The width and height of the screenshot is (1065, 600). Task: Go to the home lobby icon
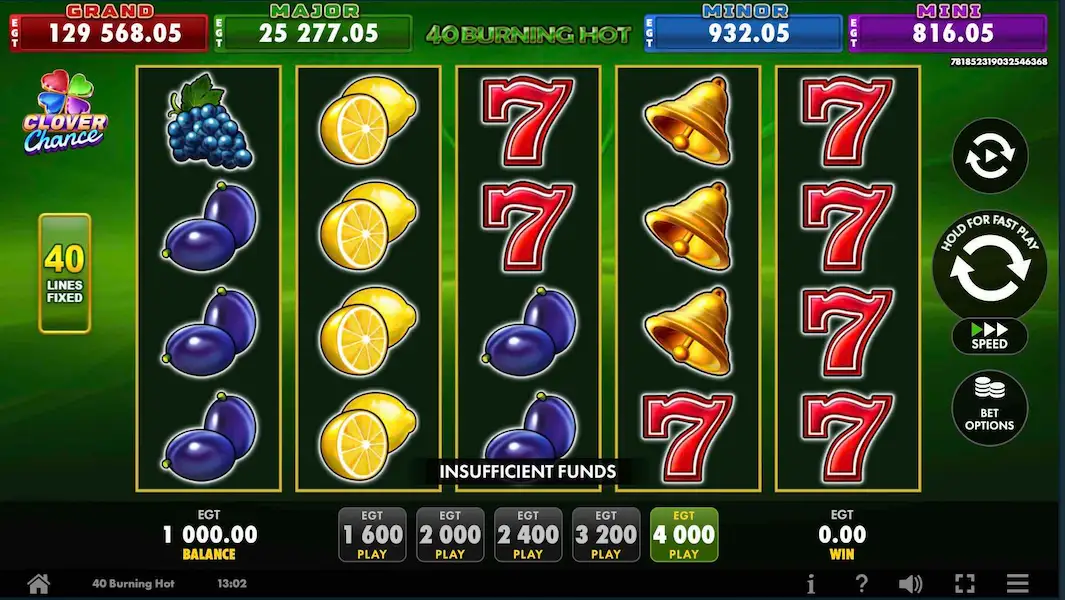point(38,583)
